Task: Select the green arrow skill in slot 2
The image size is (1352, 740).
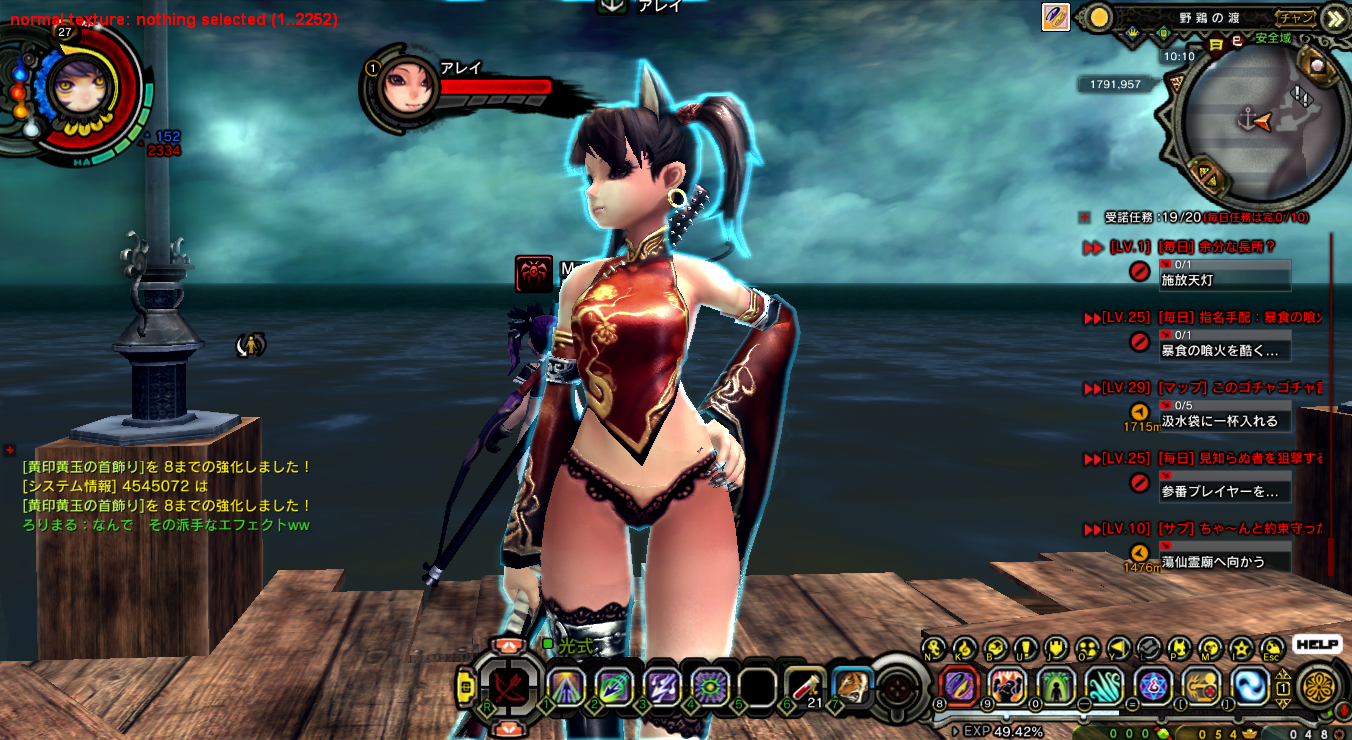Action: point(614,686)
